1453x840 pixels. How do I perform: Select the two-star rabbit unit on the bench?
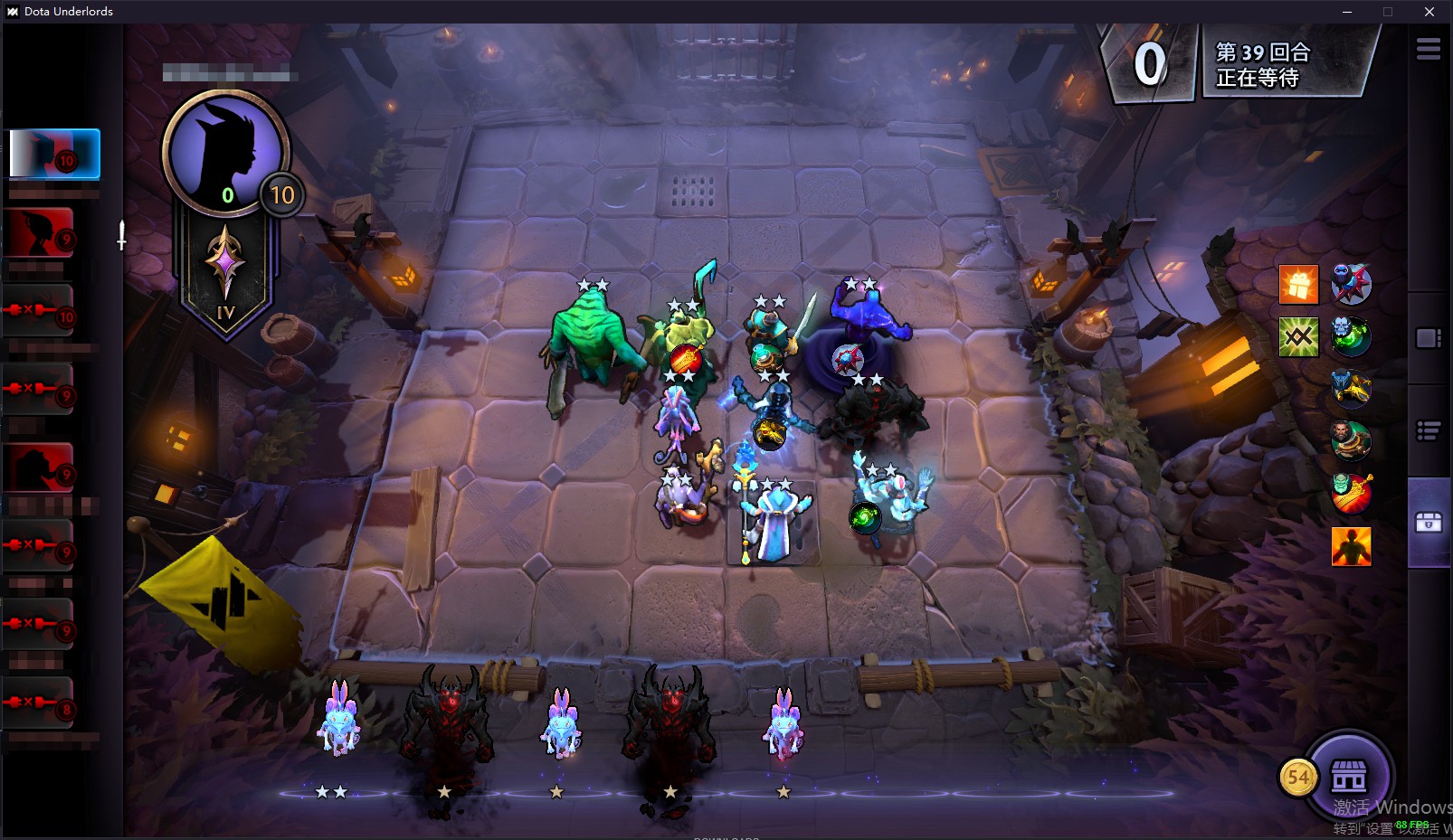point(337,723)
